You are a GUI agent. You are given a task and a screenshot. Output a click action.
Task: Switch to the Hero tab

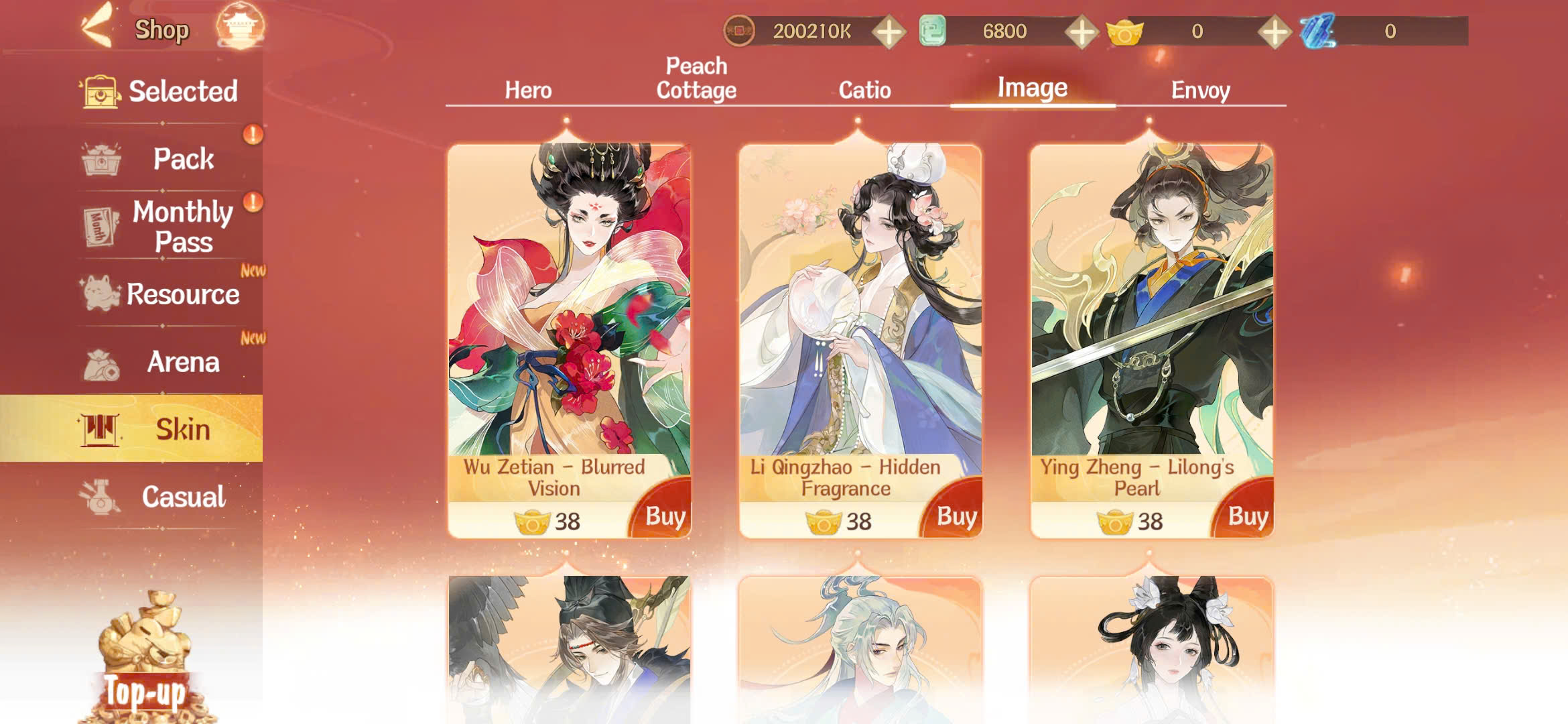tap(527, 90)
